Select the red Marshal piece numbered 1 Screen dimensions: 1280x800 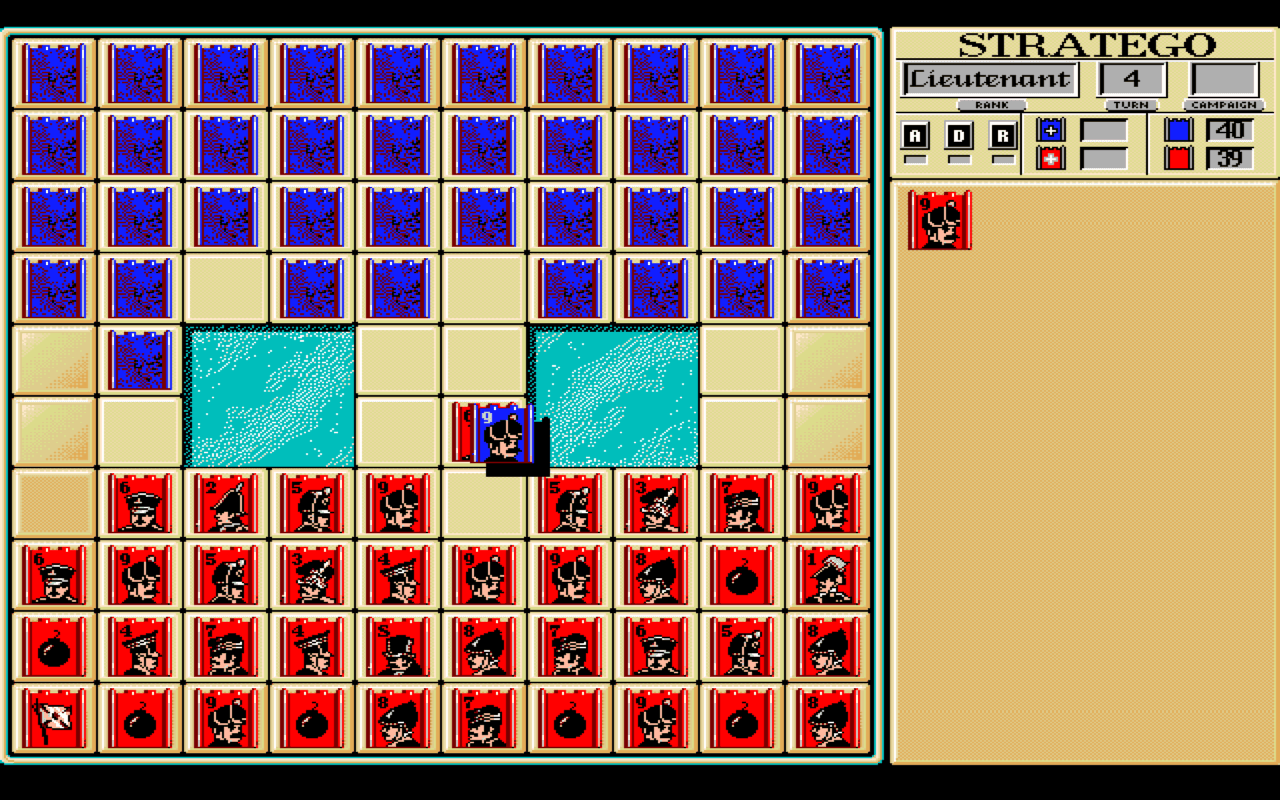pos(828,575)
